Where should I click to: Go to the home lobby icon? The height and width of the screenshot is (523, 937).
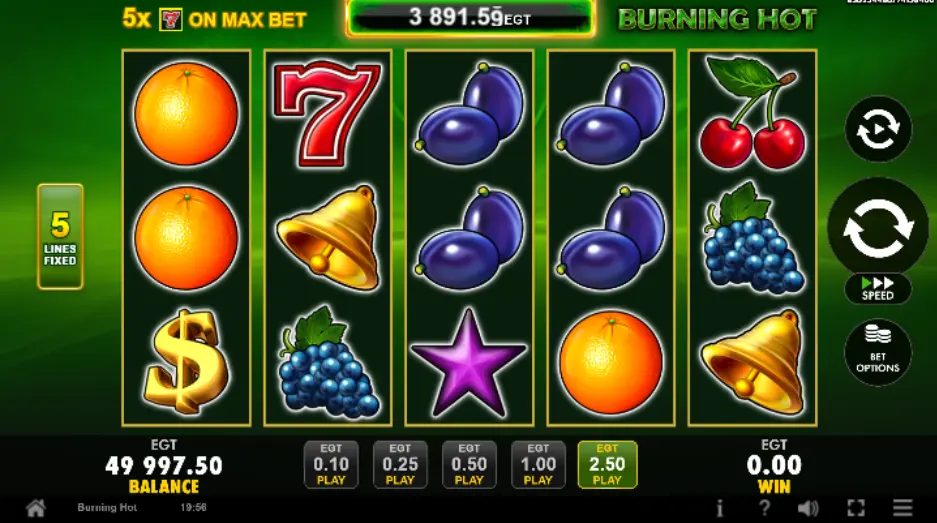point(35,508)
